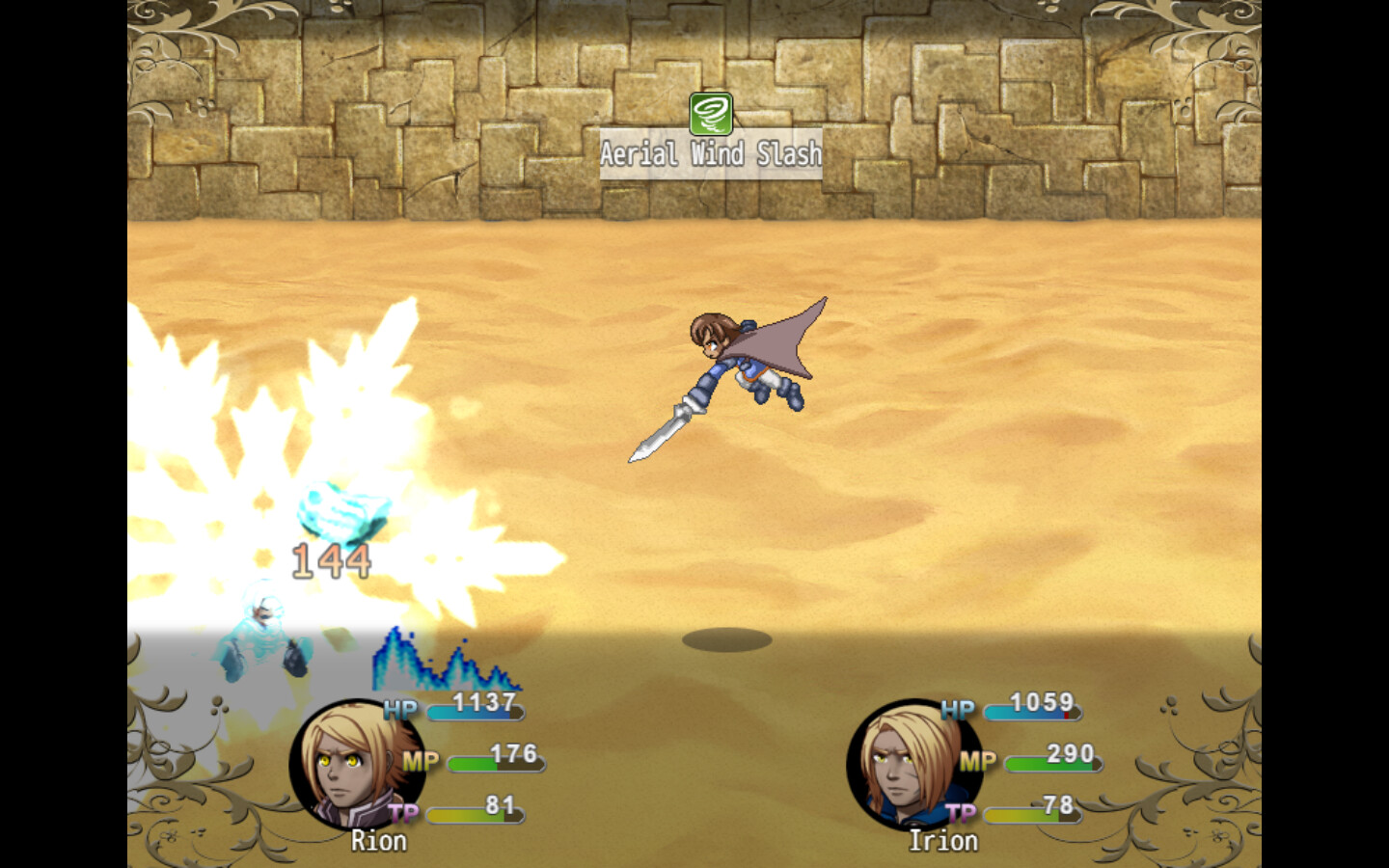Click the Aerial Wind Slash tornado icon
This screenshot has height=868, width=1389.
pyautogui.click(x=711, y=113)
